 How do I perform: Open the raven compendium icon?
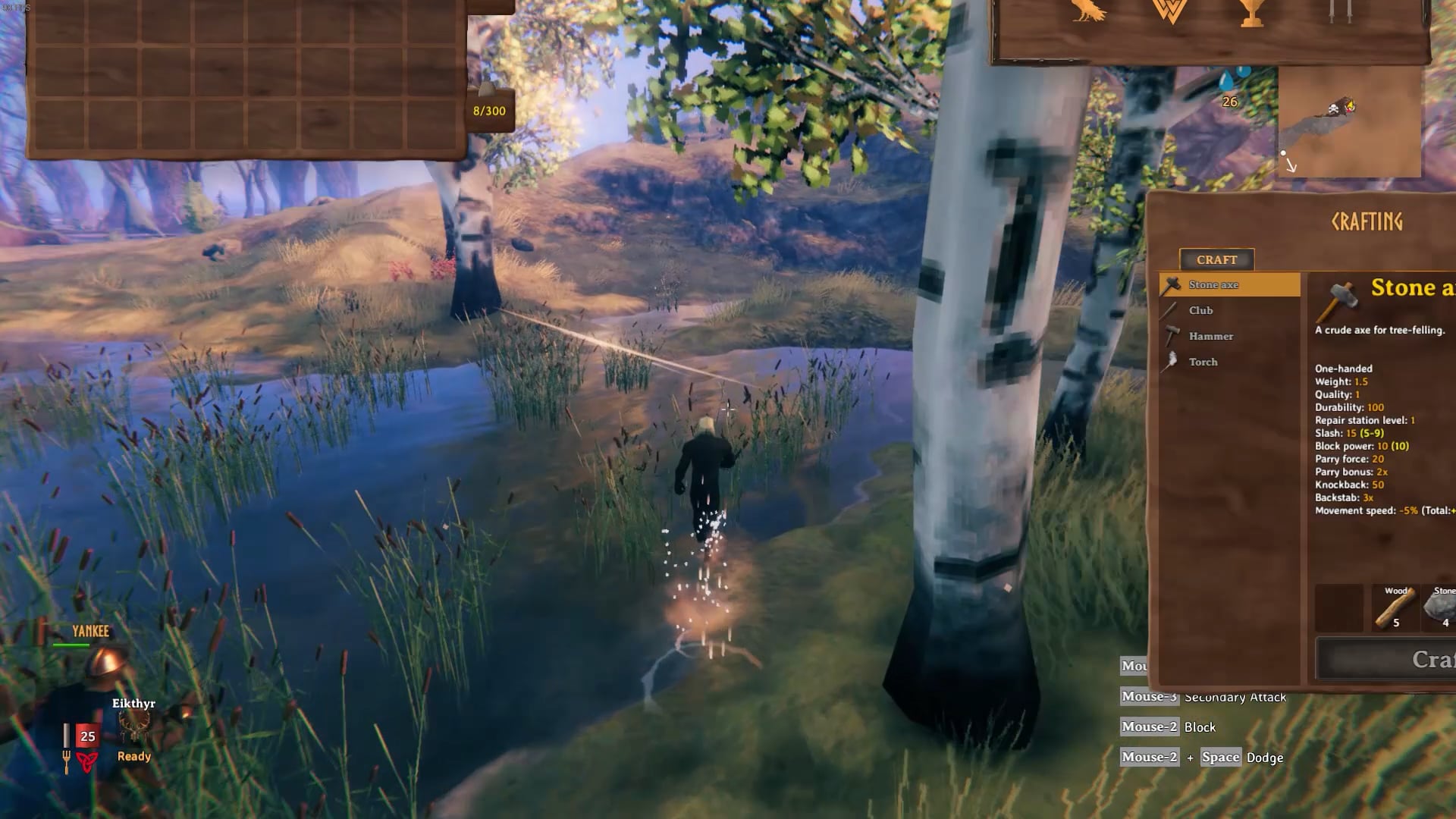(x=1087, y=11)
